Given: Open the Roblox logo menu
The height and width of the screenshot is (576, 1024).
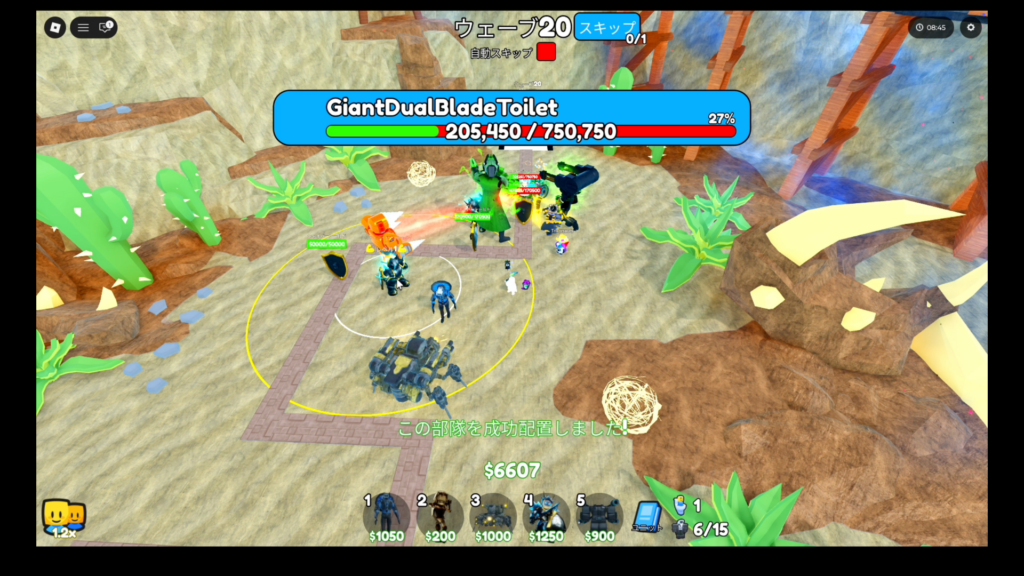Looking at the screenshot, I should coord(55,28).
